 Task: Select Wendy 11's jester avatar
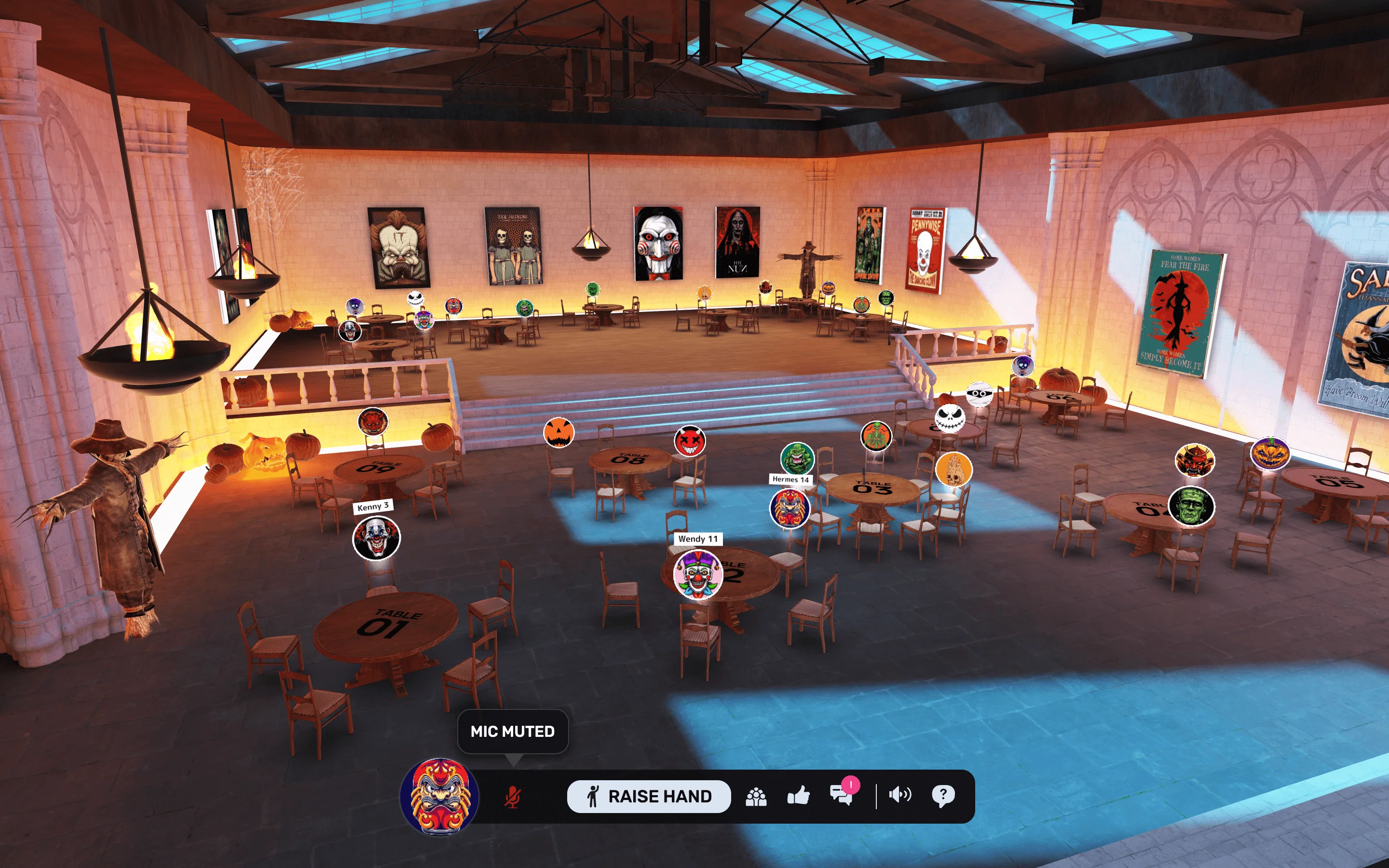click(697, 574)
